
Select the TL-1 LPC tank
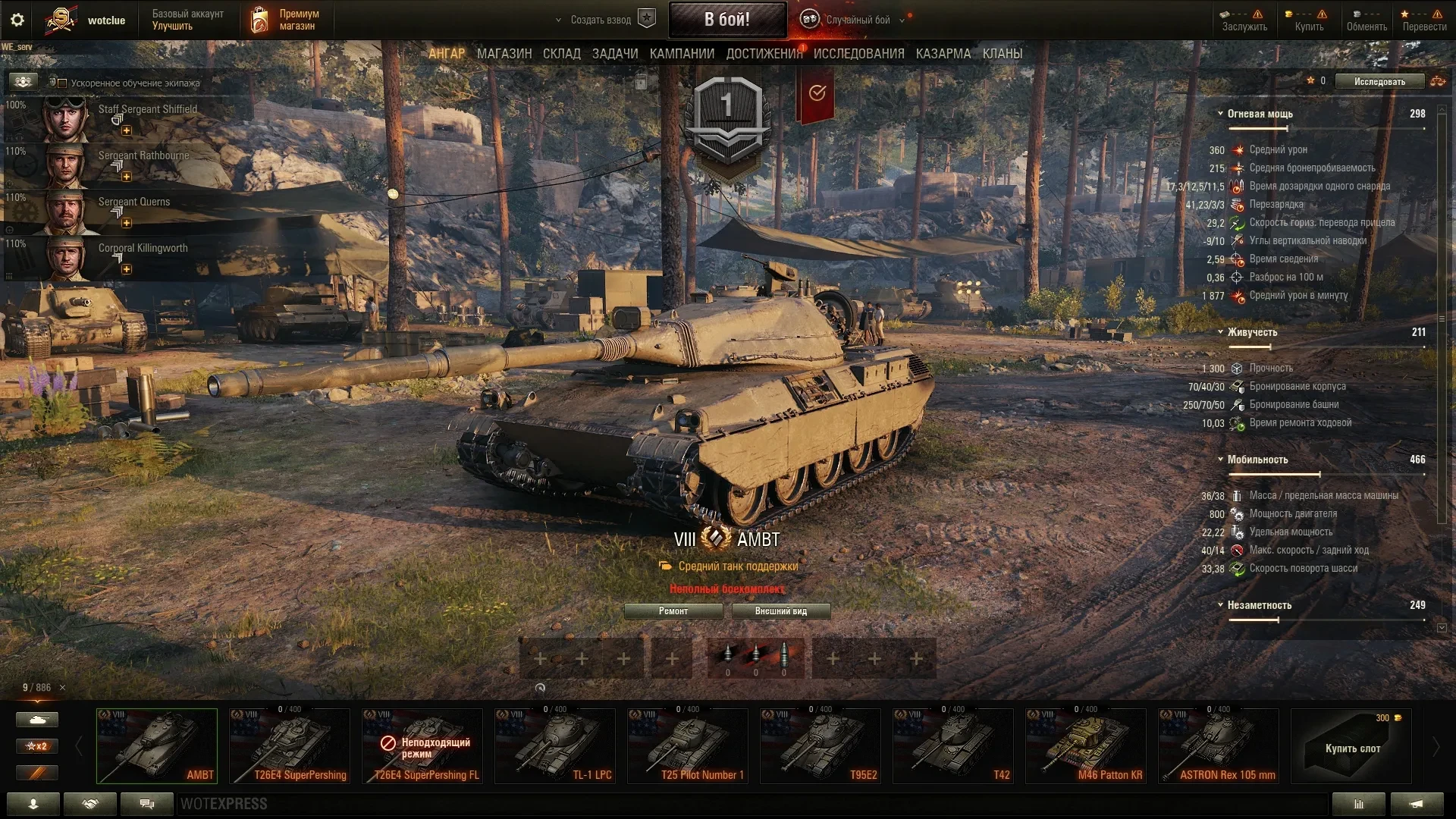(x=555, y=746)
